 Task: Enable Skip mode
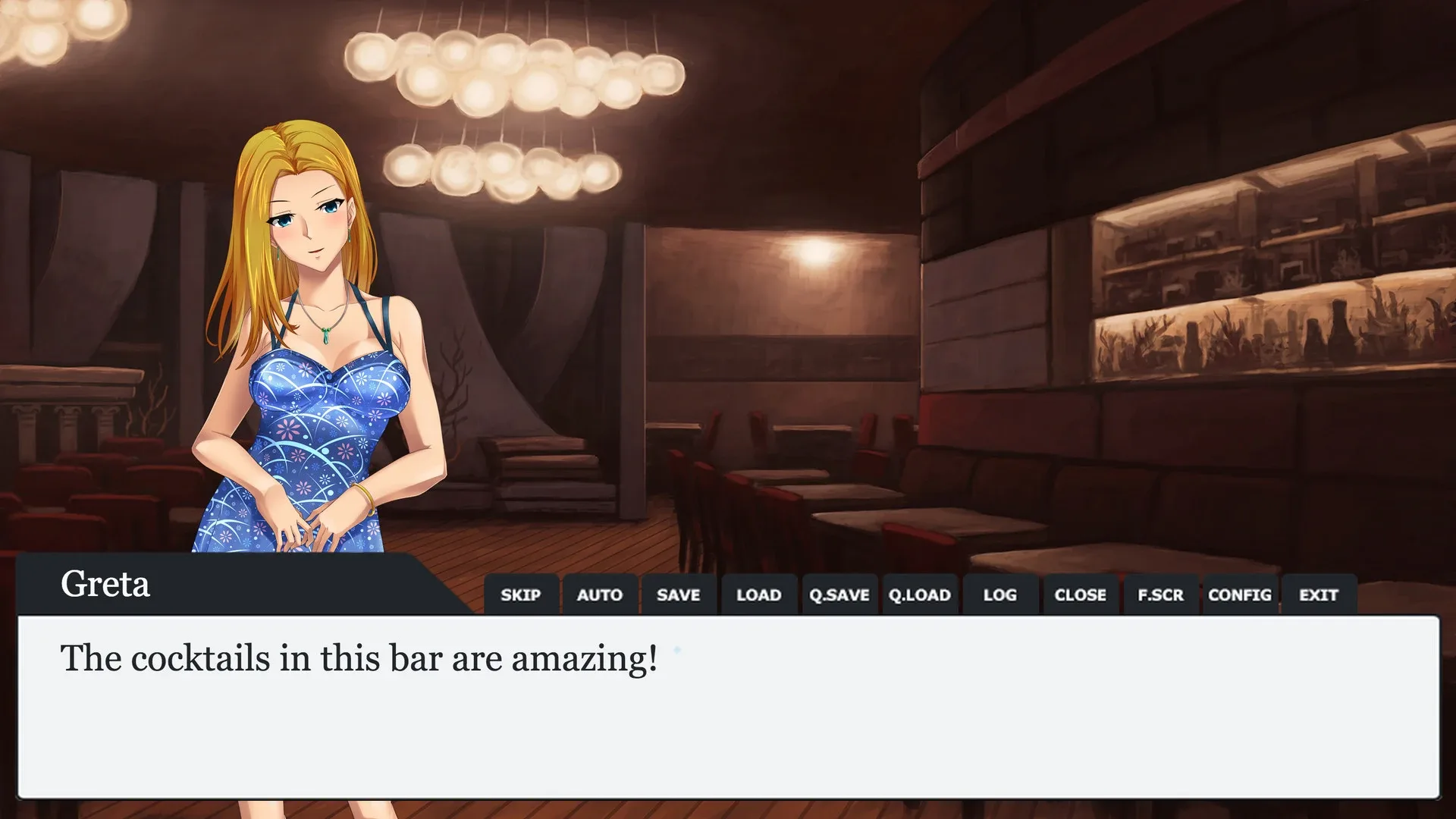pyautogui.click(x=521, y=595)
